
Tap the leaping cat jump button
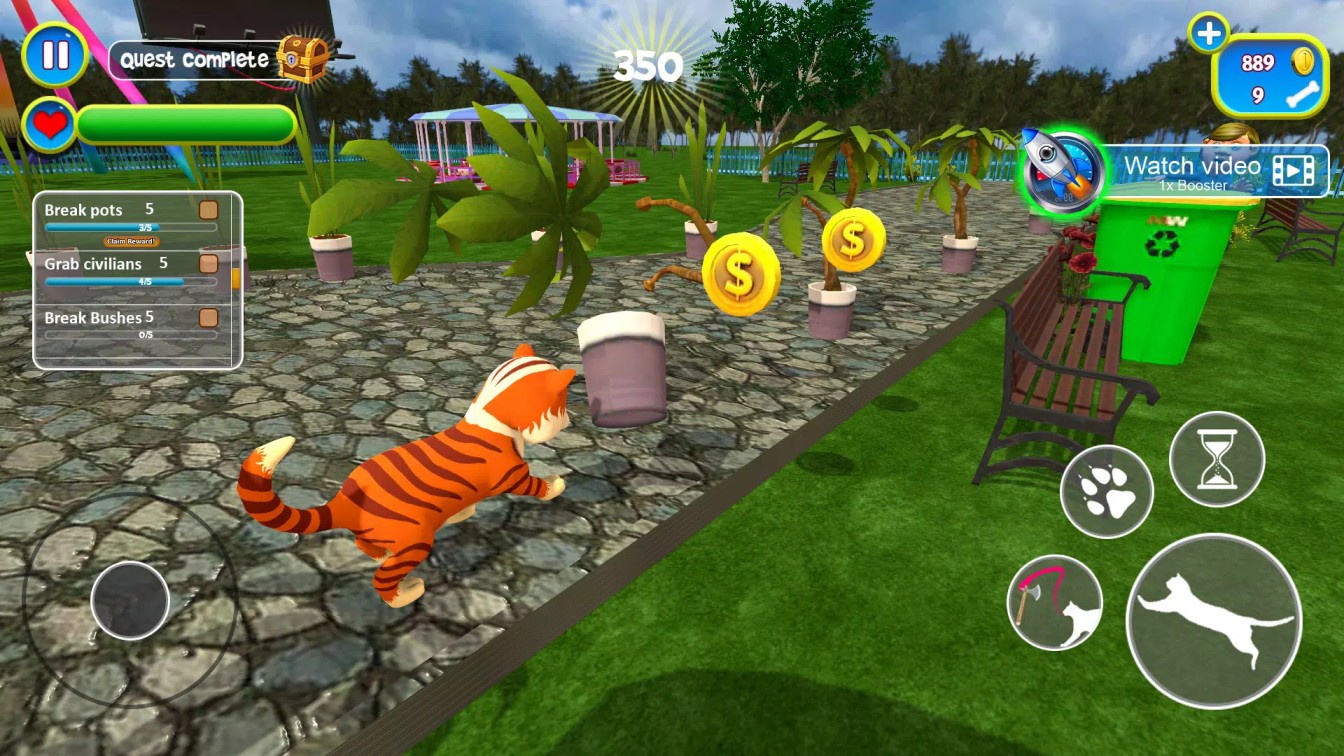1213,620
